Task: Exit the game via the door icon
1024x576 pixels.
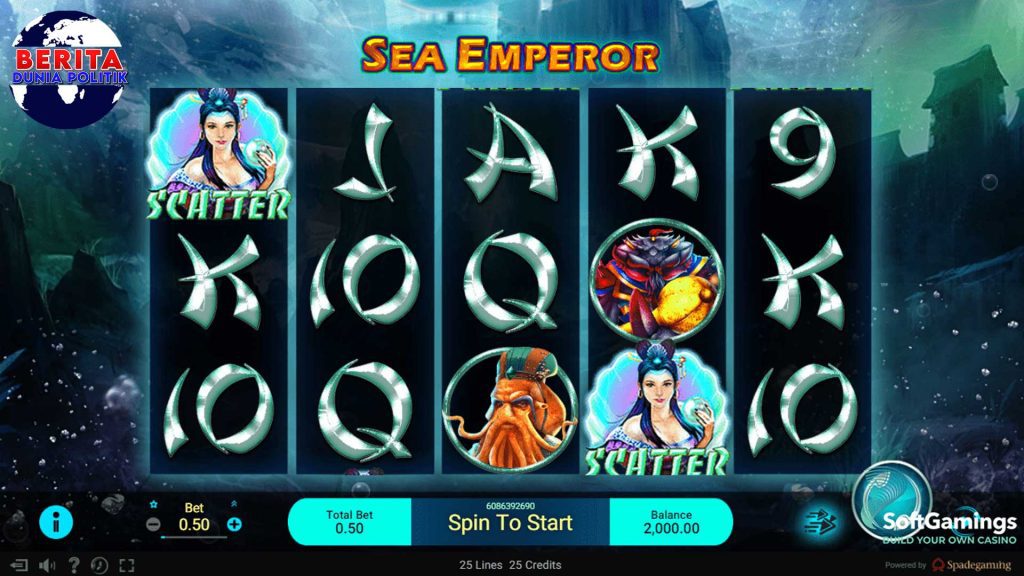Action: (18, 565)
